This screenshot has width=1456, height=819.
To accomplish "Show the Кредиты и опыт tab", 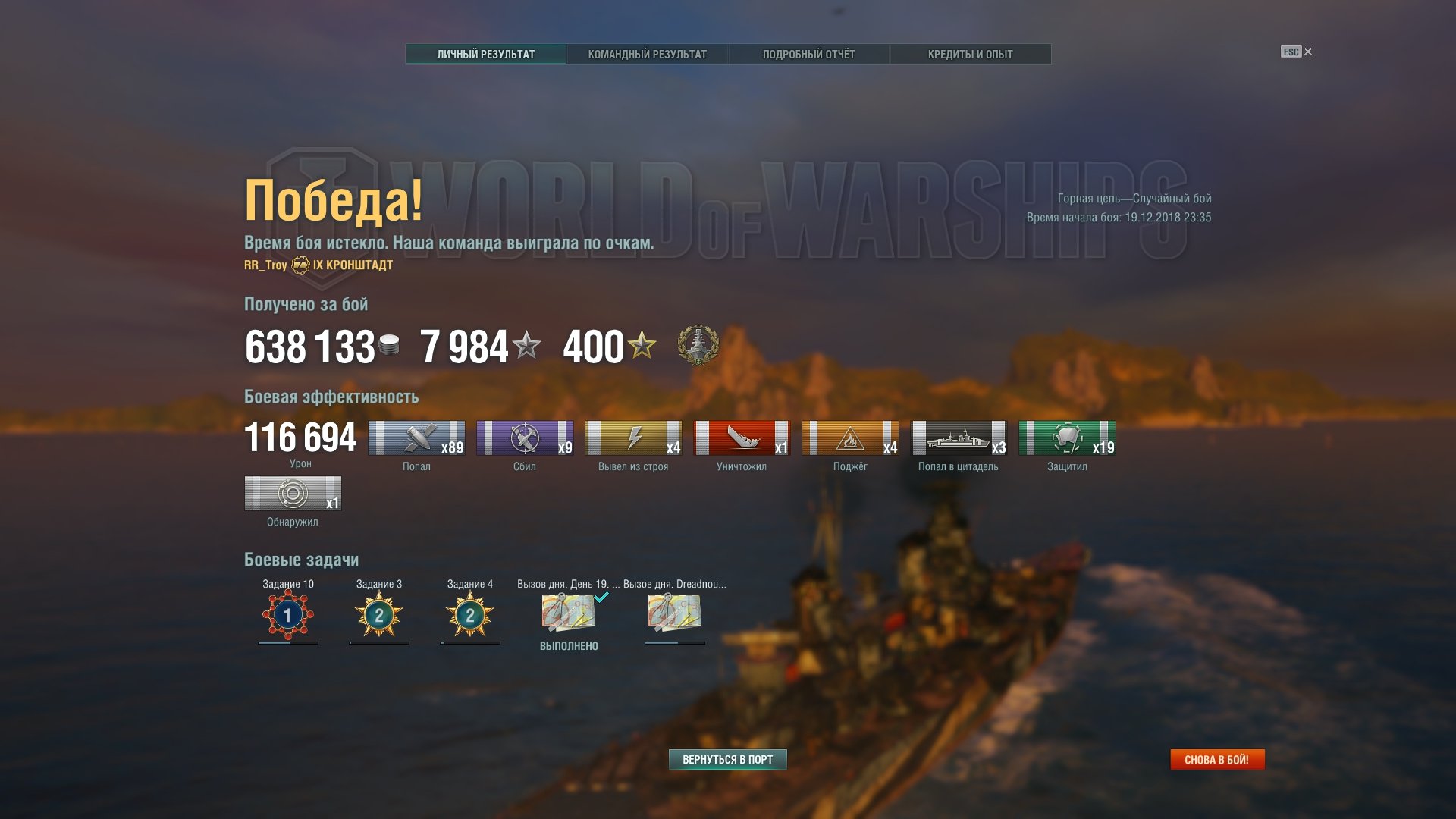I will [970, 55].
